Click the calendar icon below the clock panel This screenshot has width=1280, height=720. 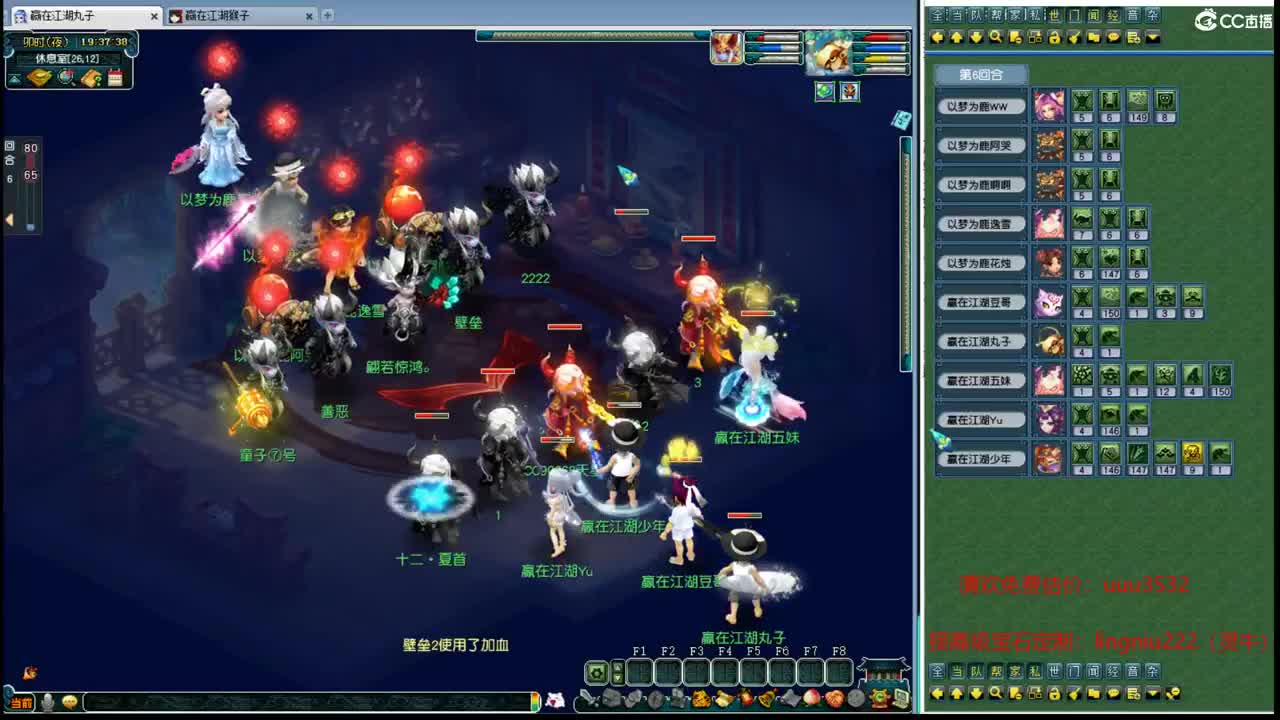116,78
